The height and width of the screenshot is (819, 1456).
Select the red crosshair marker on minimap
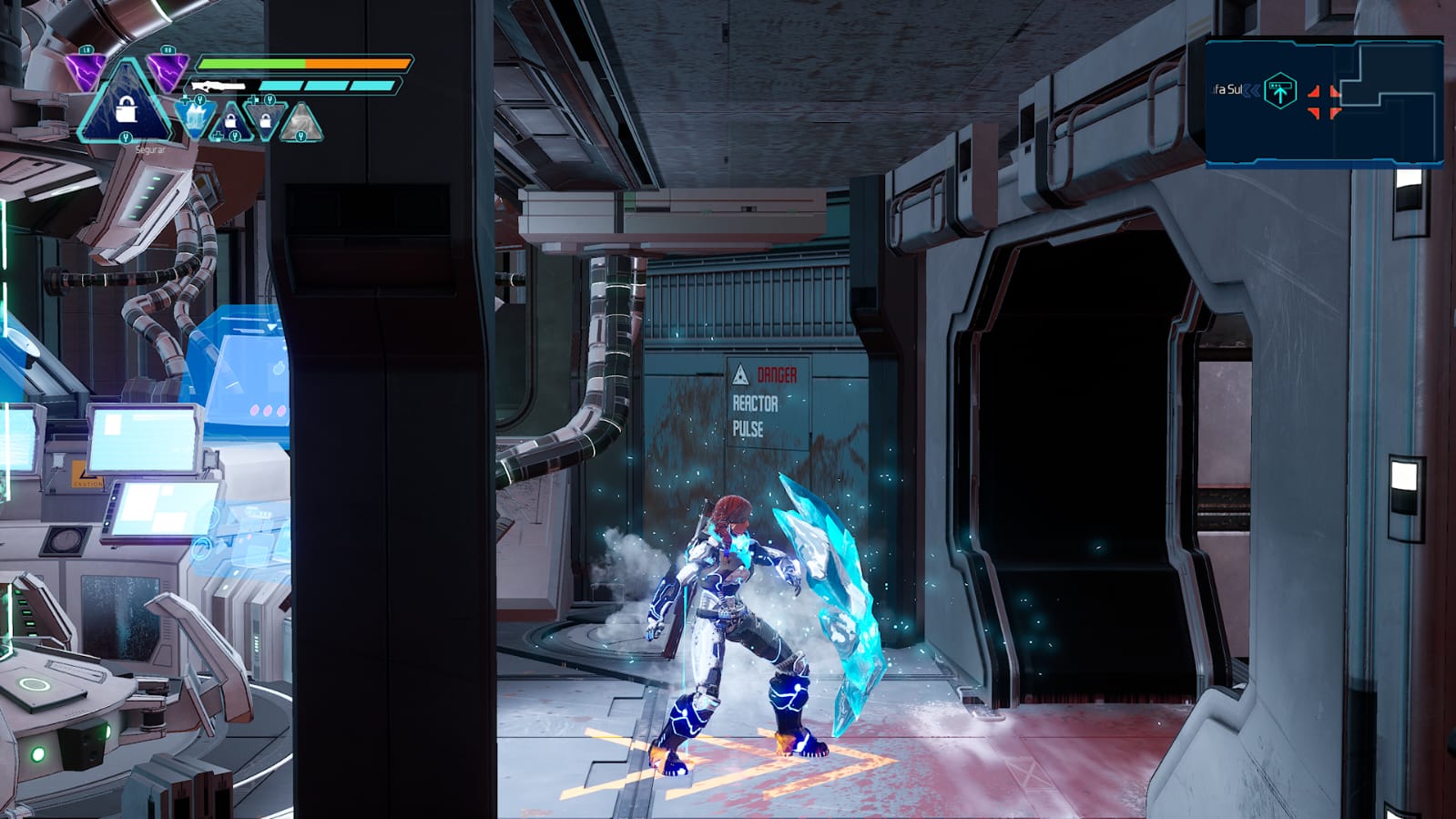(1323, 101)
